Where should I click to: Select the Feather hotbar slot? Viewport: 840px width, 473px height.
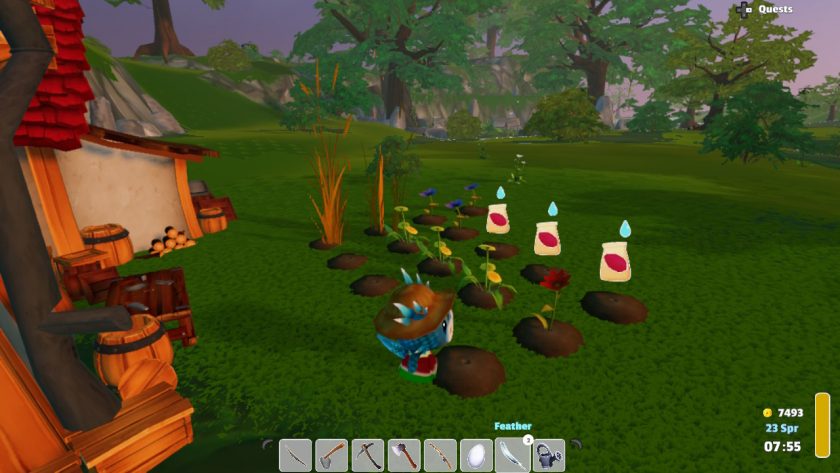pyautogui.click(x=513, y=455)
